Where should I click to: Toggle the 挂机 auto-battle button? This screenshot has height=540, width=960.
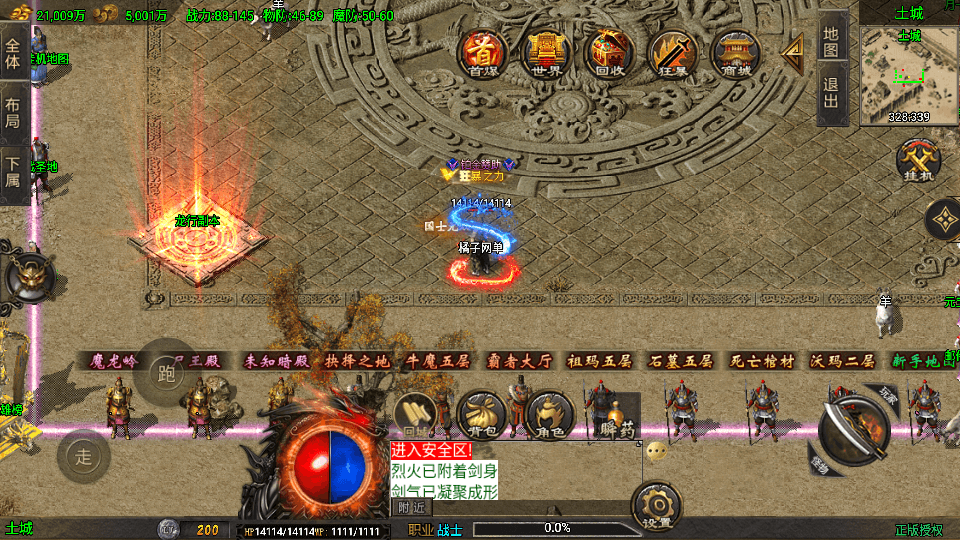915,161
